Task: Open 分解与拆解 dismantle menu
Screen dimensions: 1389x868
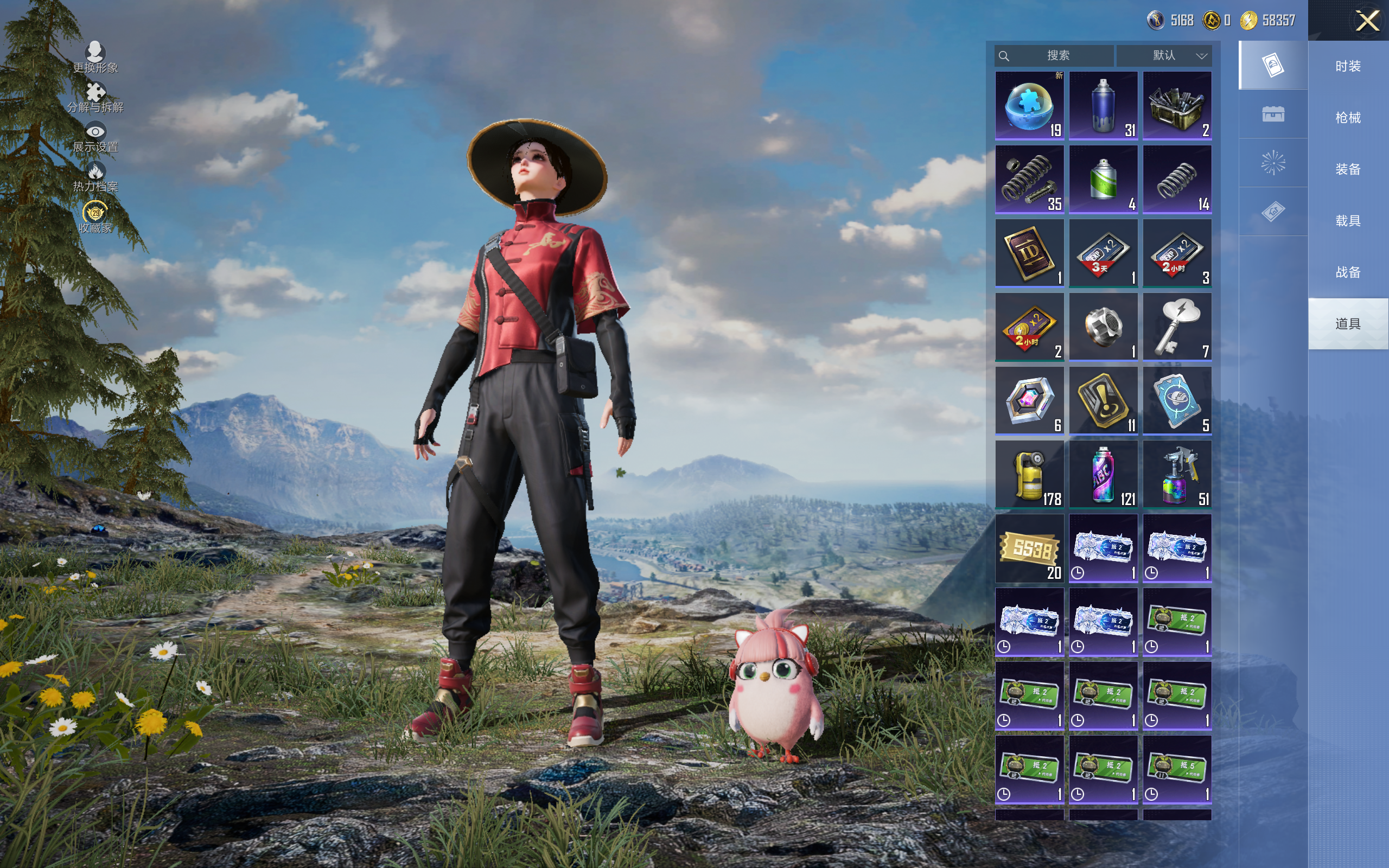Action: click(x=95, y=97)
